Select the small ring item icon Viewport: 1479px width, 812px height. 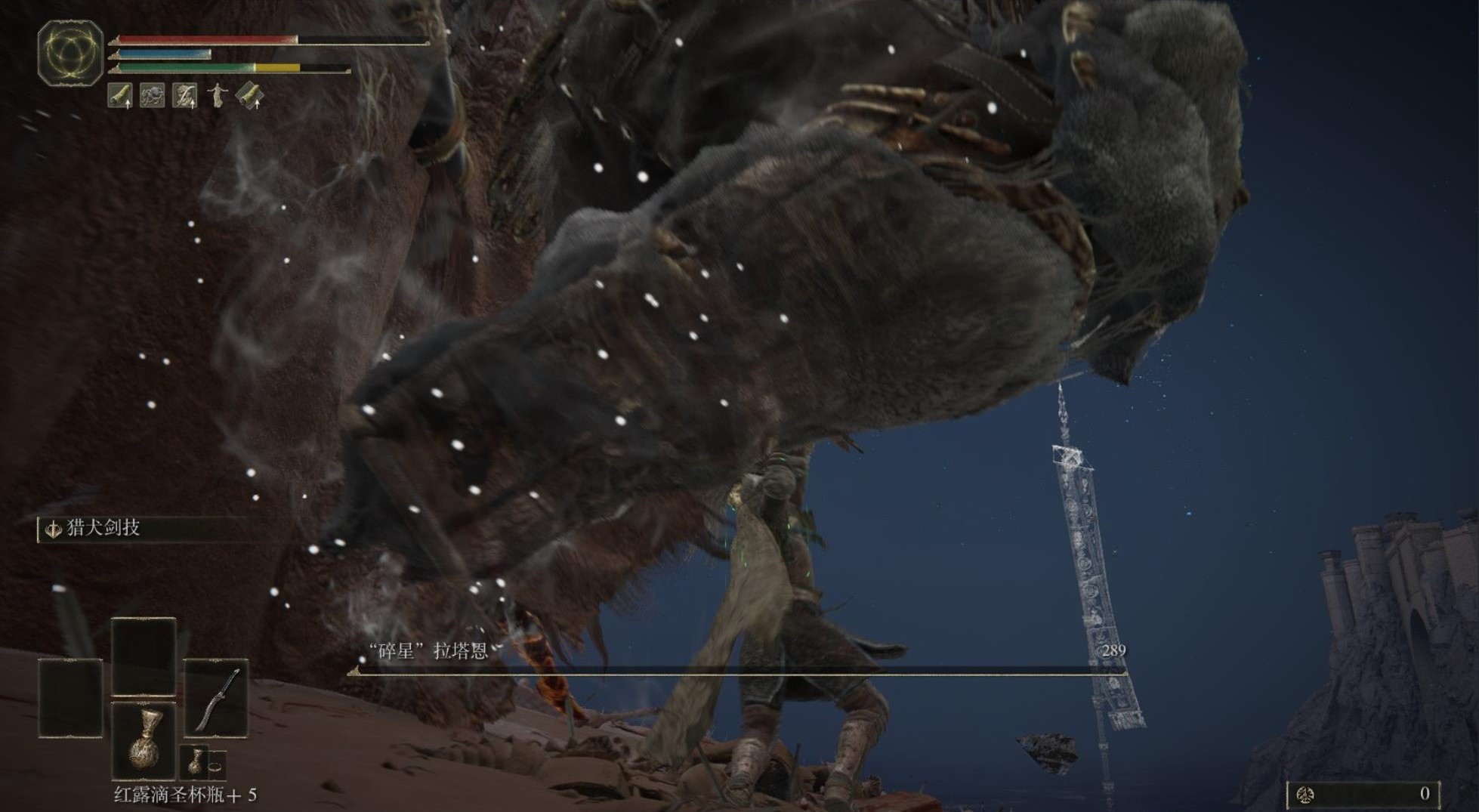coord(216,764)
